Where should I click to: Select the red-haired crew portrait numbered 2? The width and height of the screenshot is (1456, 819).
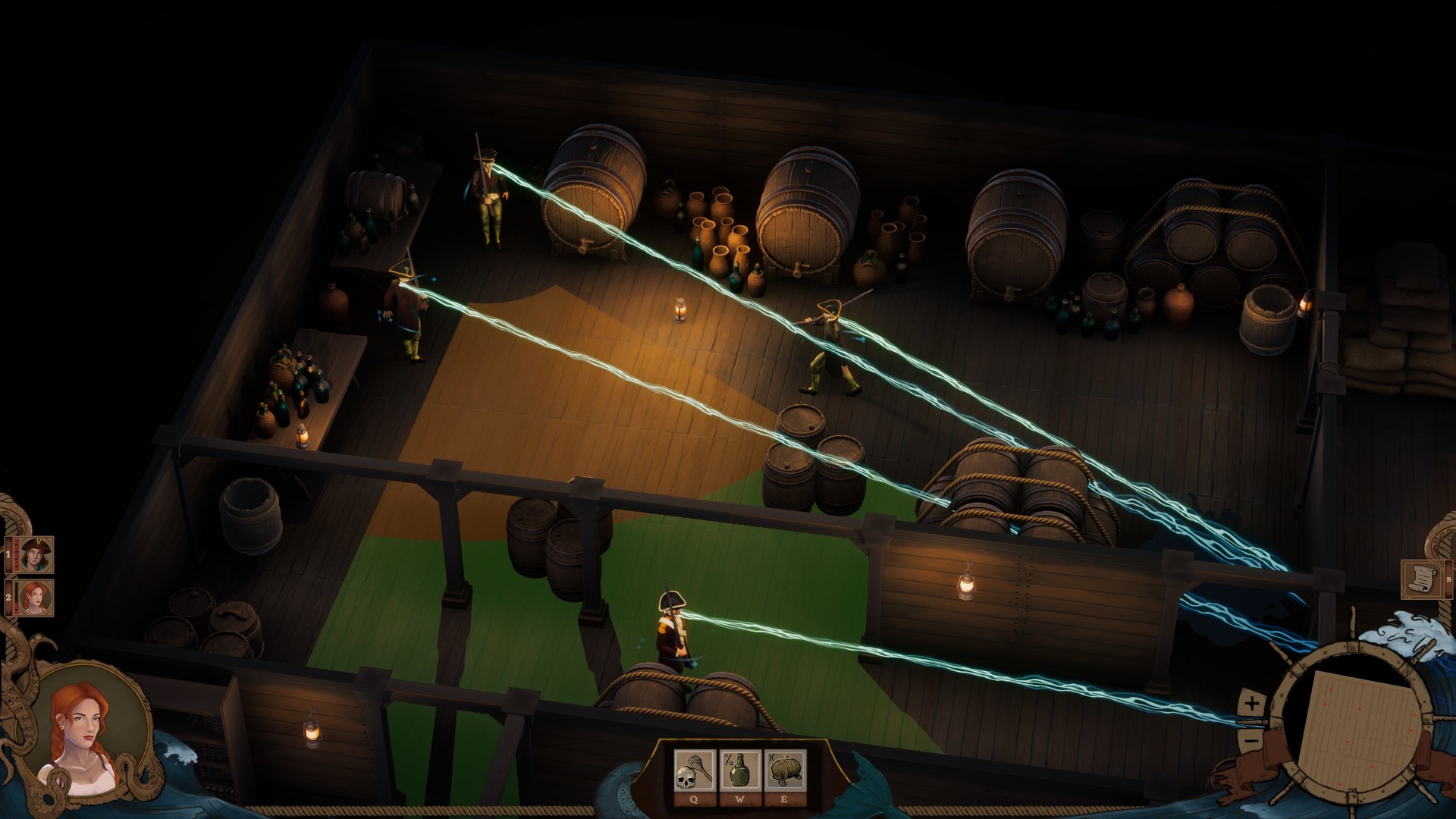(x=35, y=596)
